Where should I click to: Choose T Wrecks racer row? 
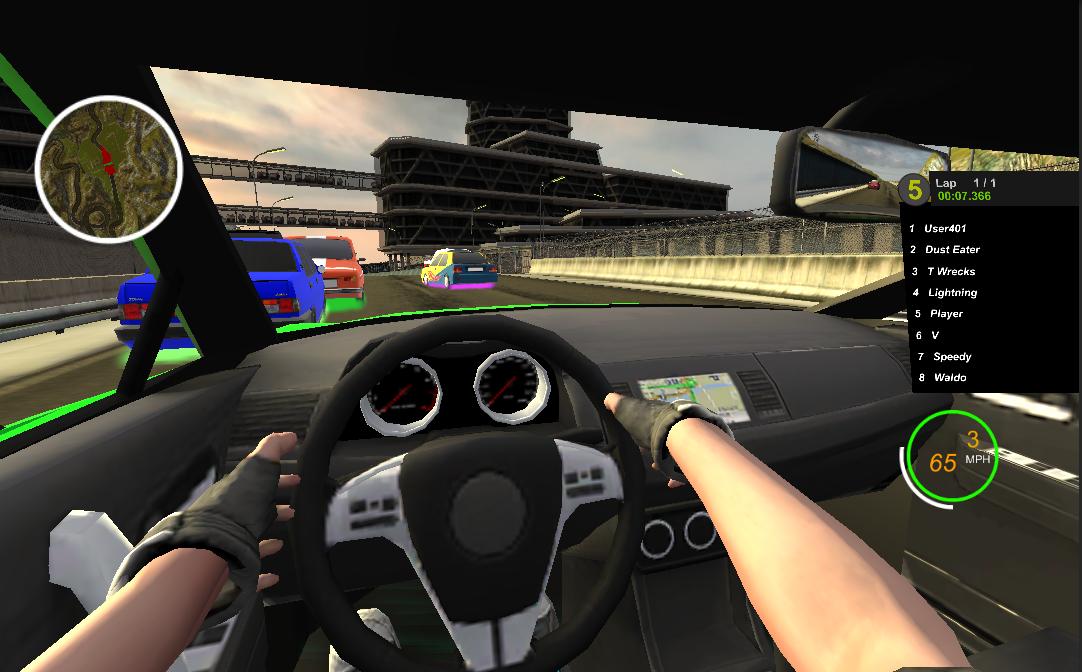tap(950, 272)
